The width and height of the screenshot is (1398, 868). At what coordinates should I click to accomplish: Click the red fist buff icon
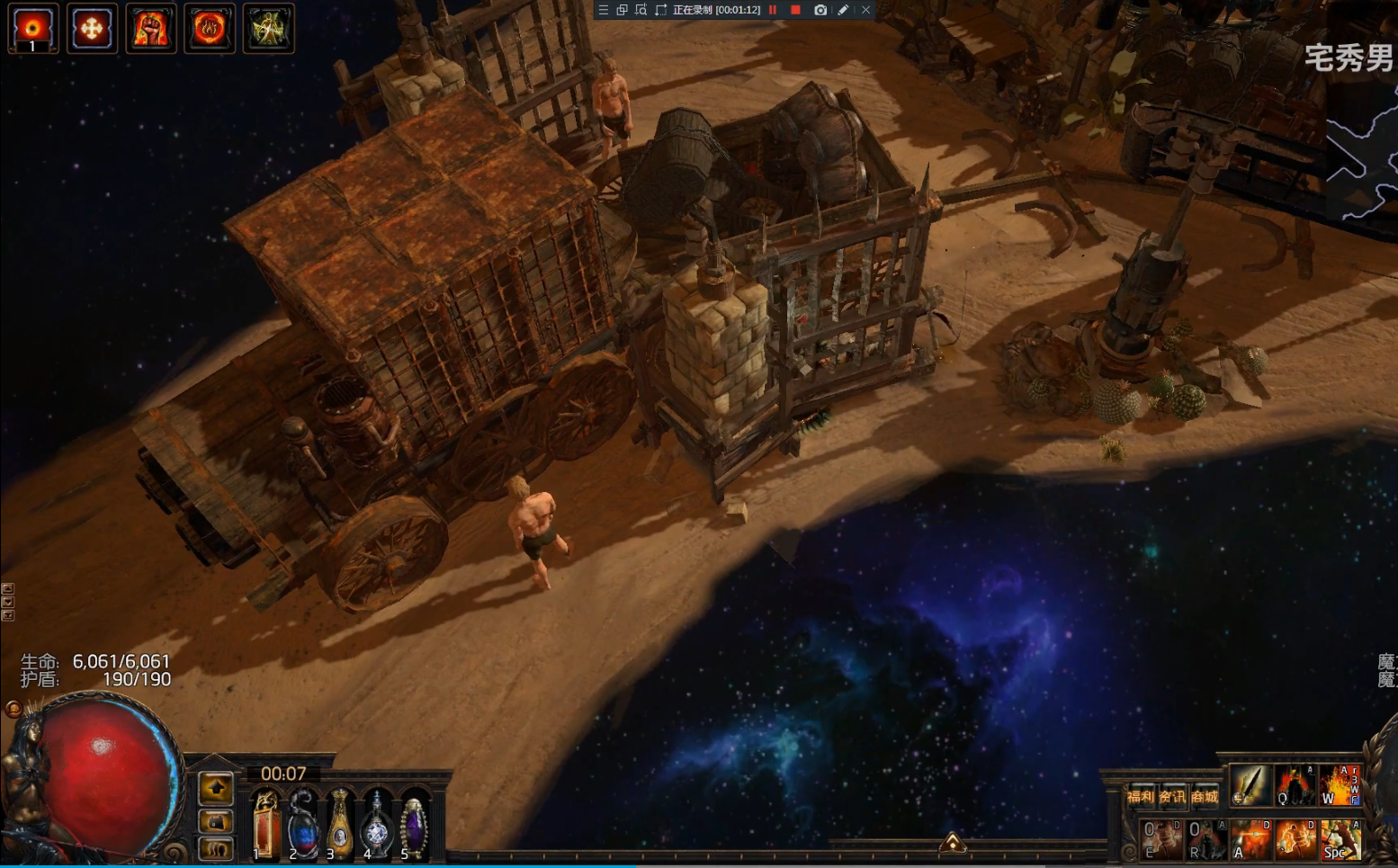click(x=151, y=29)
